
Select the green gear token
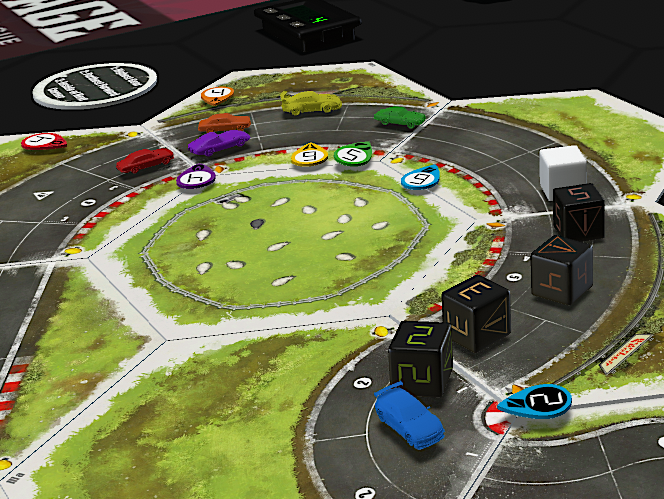coord(352,154)
